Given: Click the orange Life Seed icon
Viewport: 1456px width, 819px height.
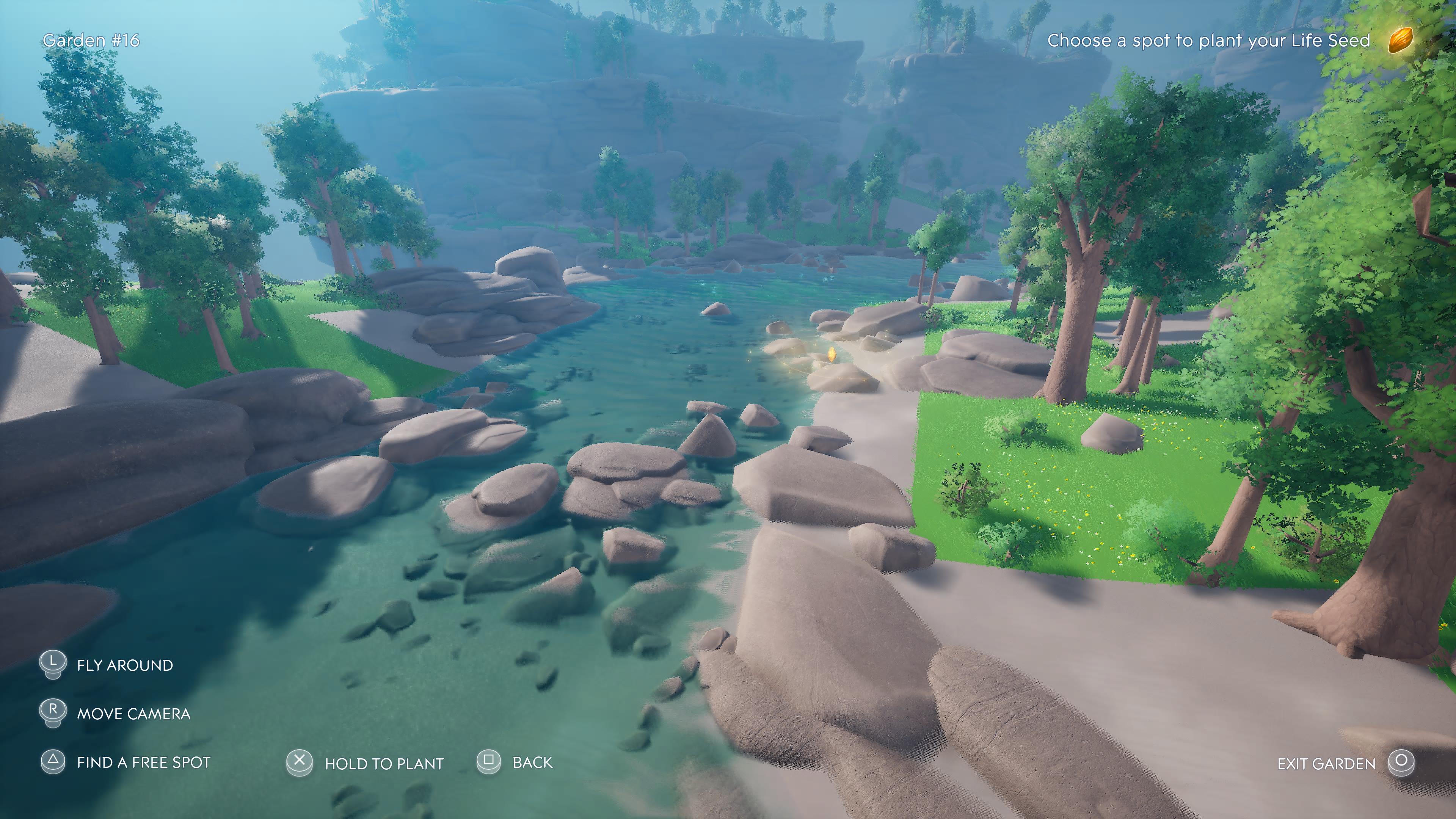Looking at the screenshot, I should (1400, 40).
